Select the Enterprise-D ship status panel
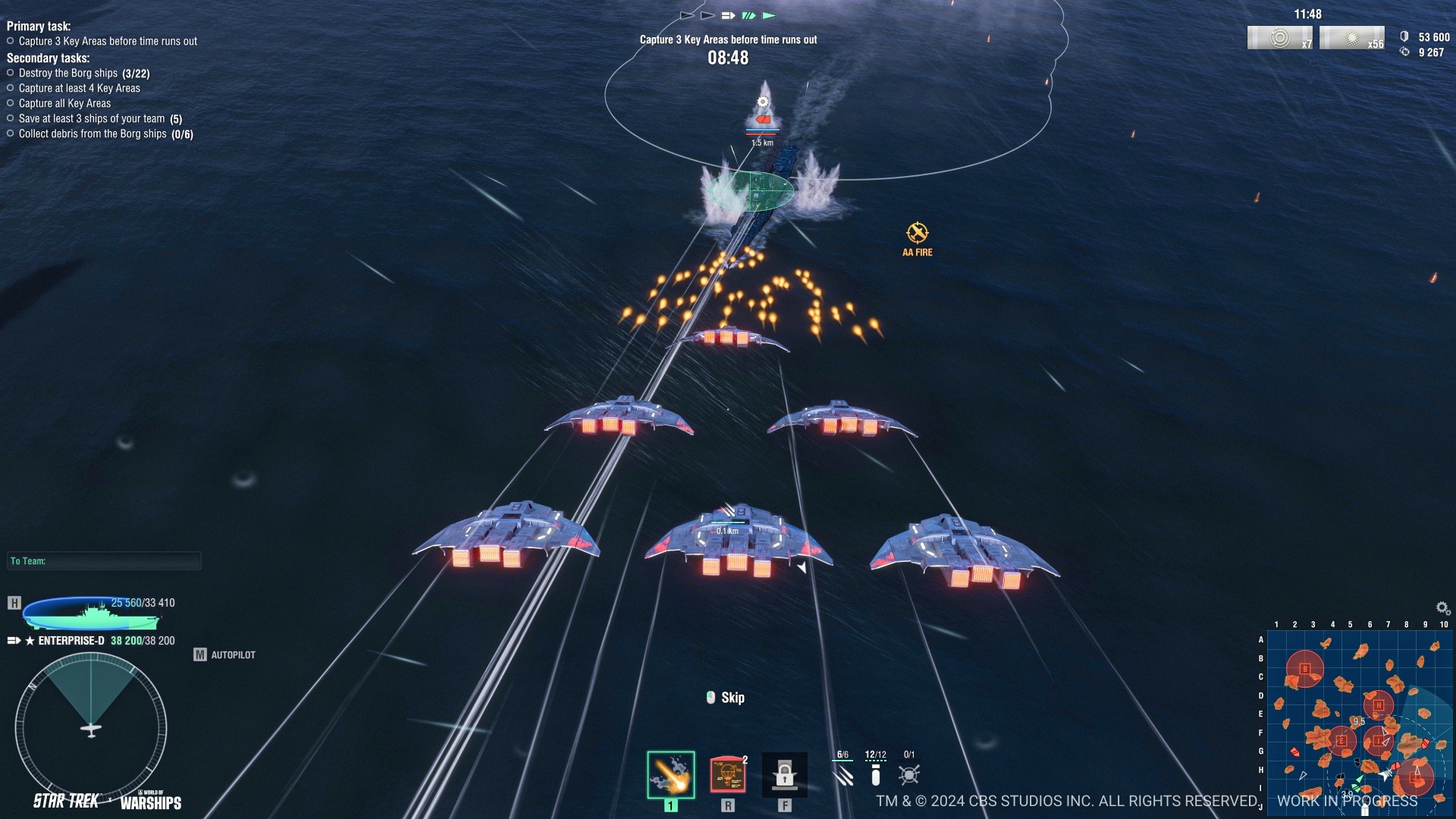The image size is (1456, 819). (x=91, y=614)
